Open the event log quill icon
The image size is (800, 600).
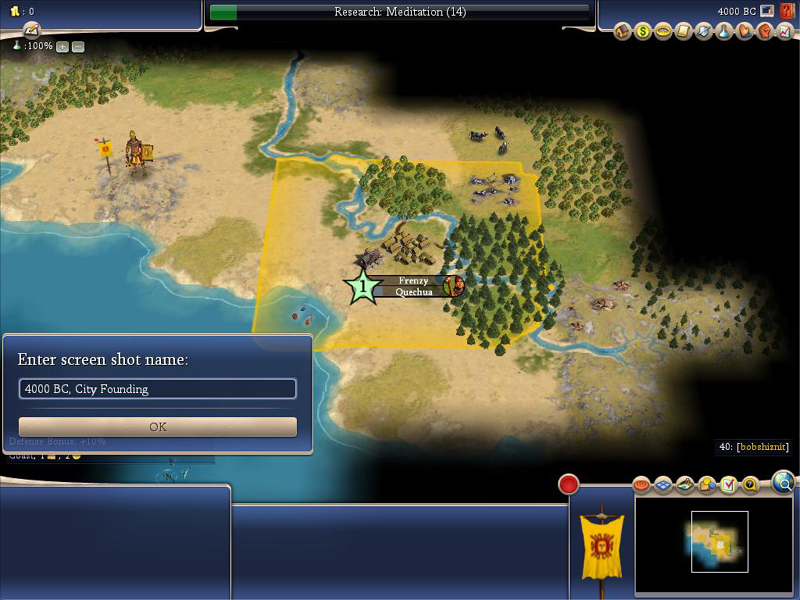click(x=30, y=30)
